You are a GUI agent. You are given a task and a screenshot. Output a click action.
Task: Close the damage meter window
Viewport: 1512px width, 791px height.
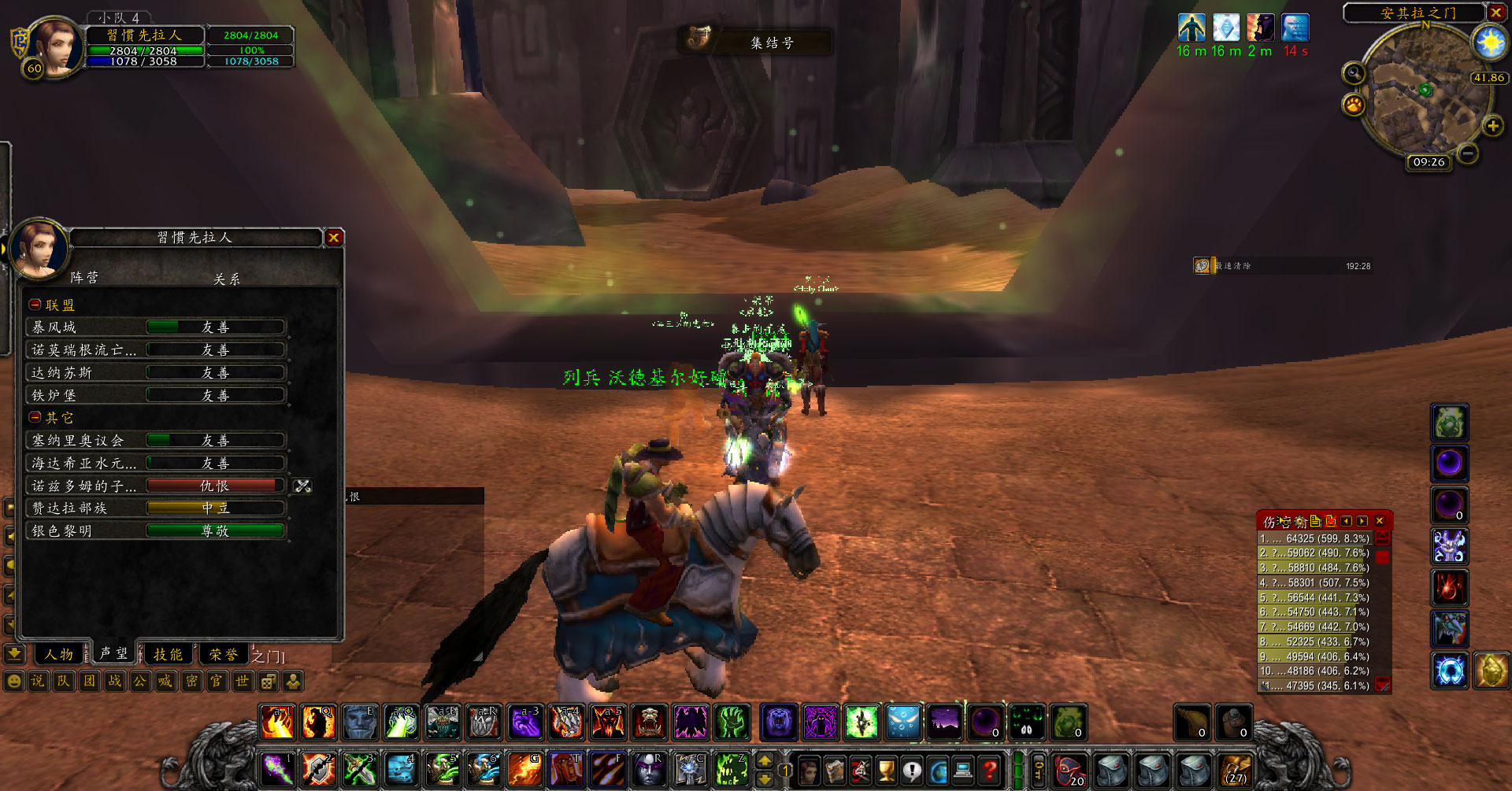point(1380,521)
